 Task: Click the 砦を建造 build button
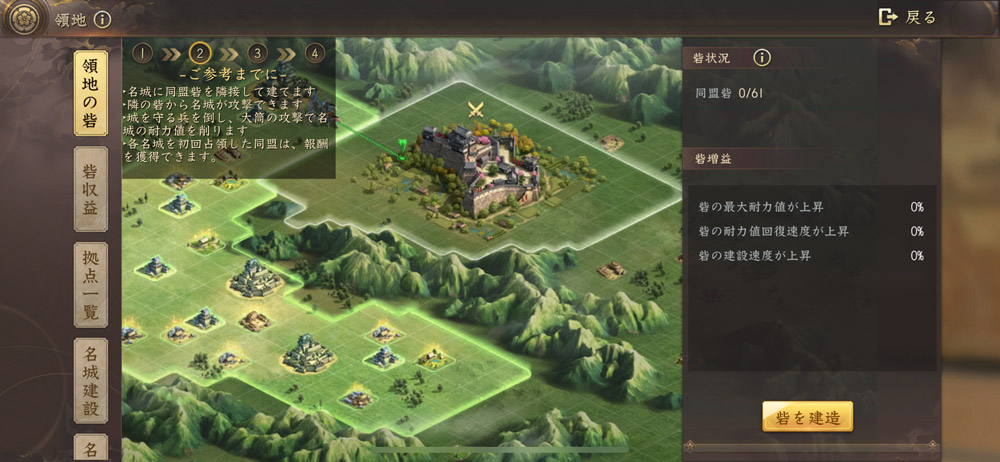tap(807, 416)
